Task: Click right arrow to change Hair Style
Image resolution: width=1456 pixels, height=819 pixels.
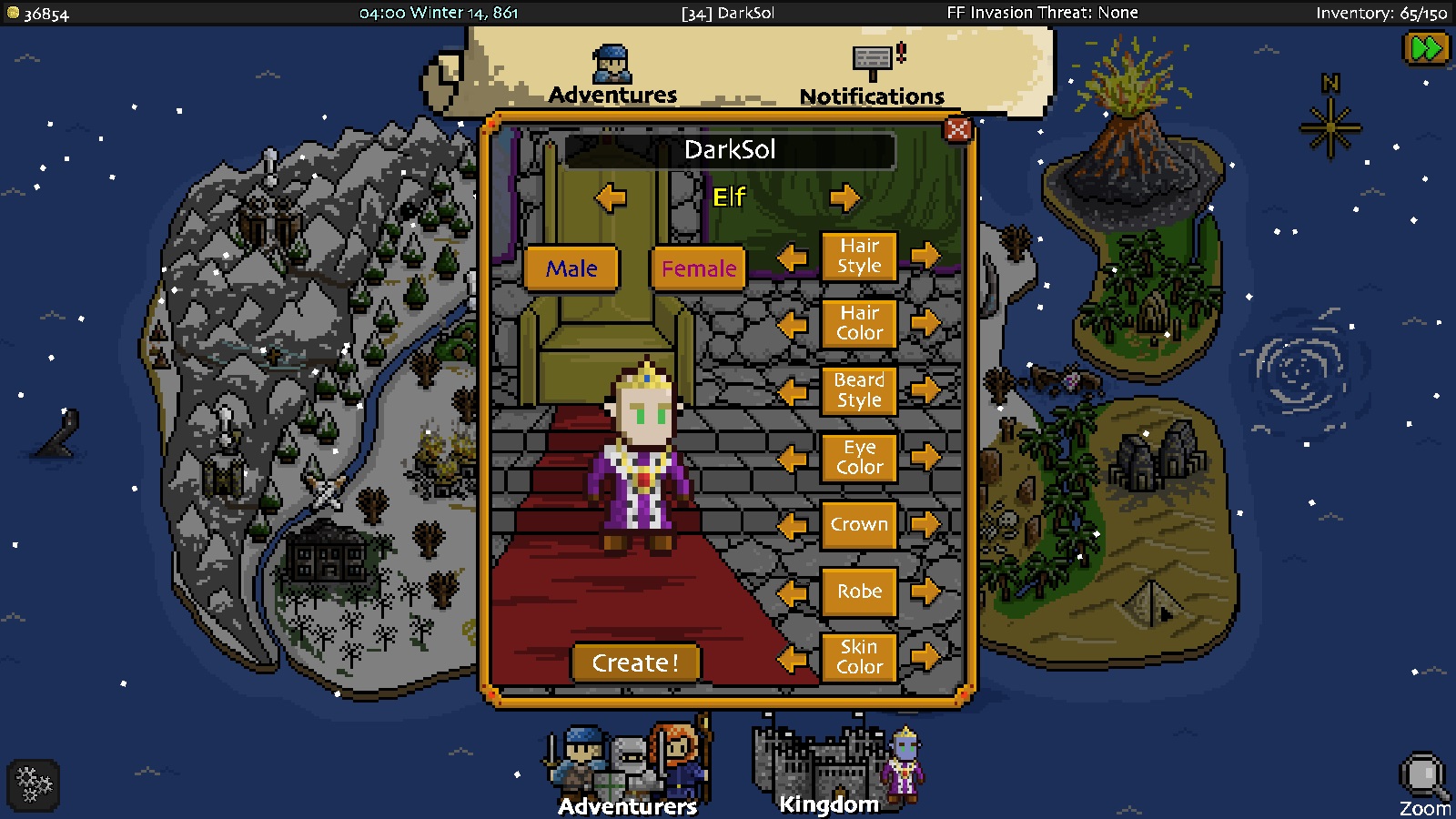Action: (x=927, y=256)
